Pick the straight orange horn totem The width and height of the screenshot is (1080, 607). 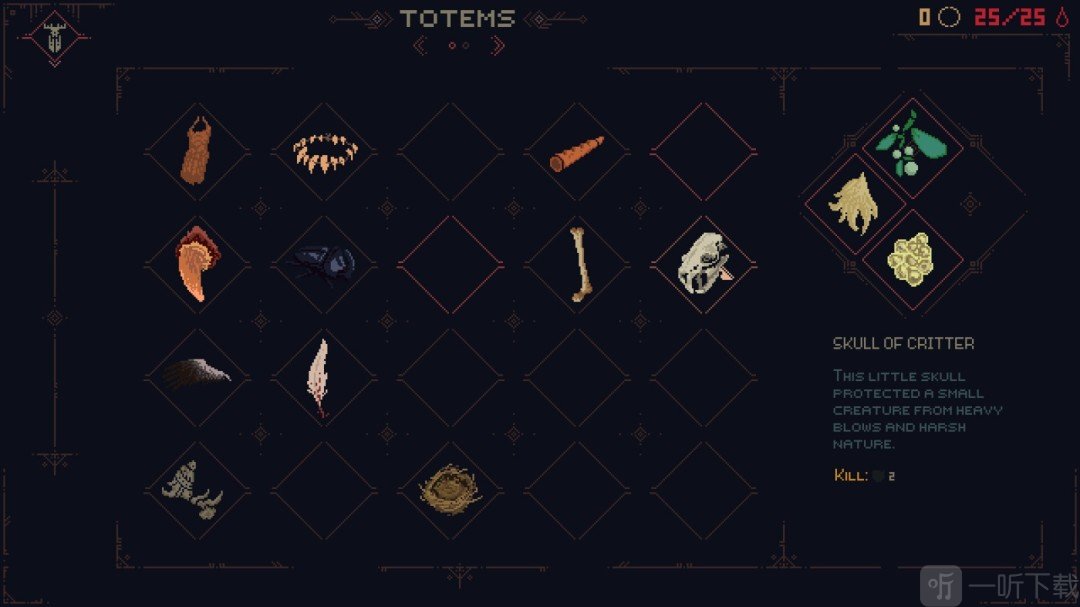point(577,153)
